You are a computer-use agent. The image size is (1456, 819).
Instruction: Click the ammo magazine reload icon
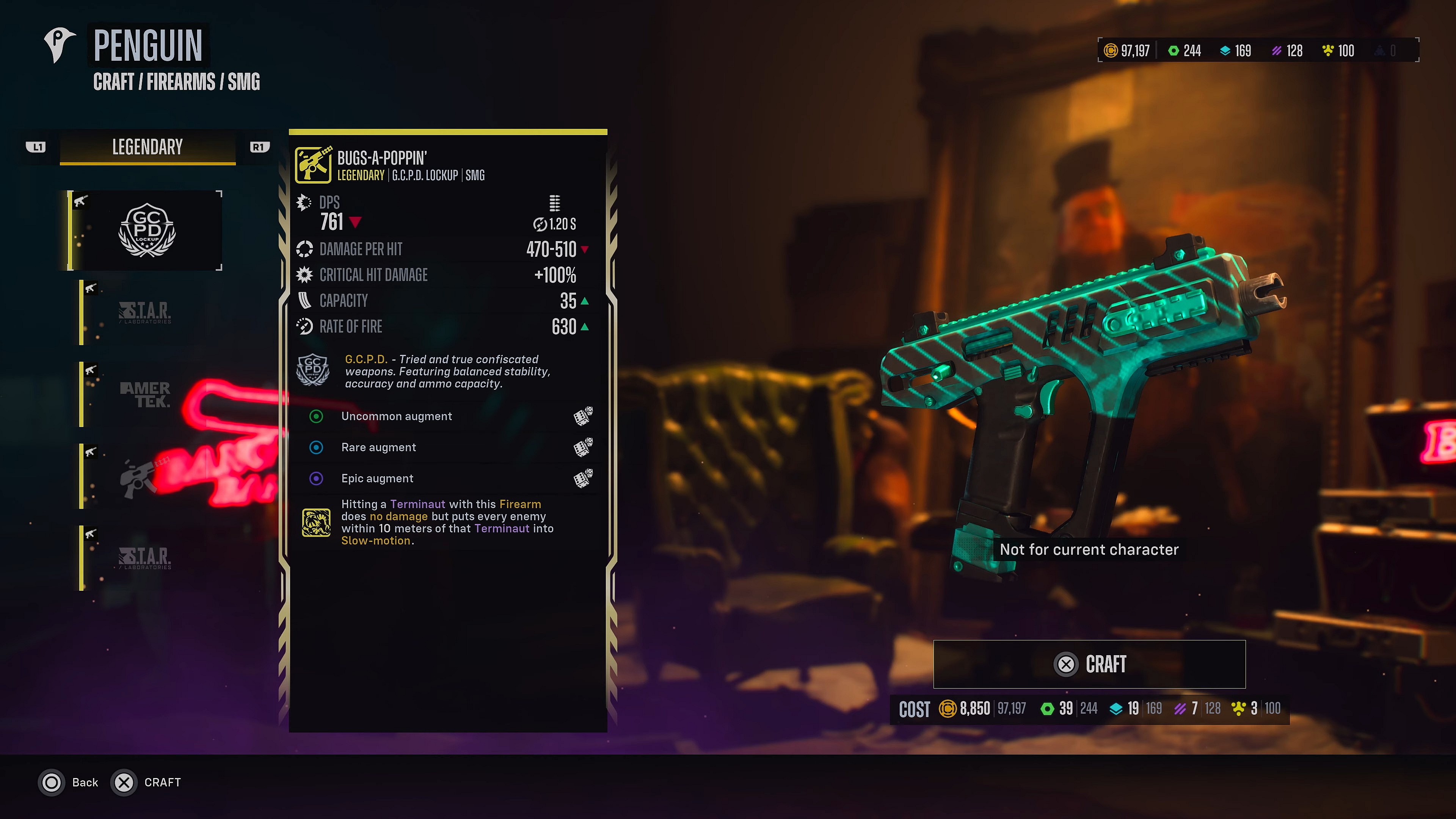click(x=554, y=204)
